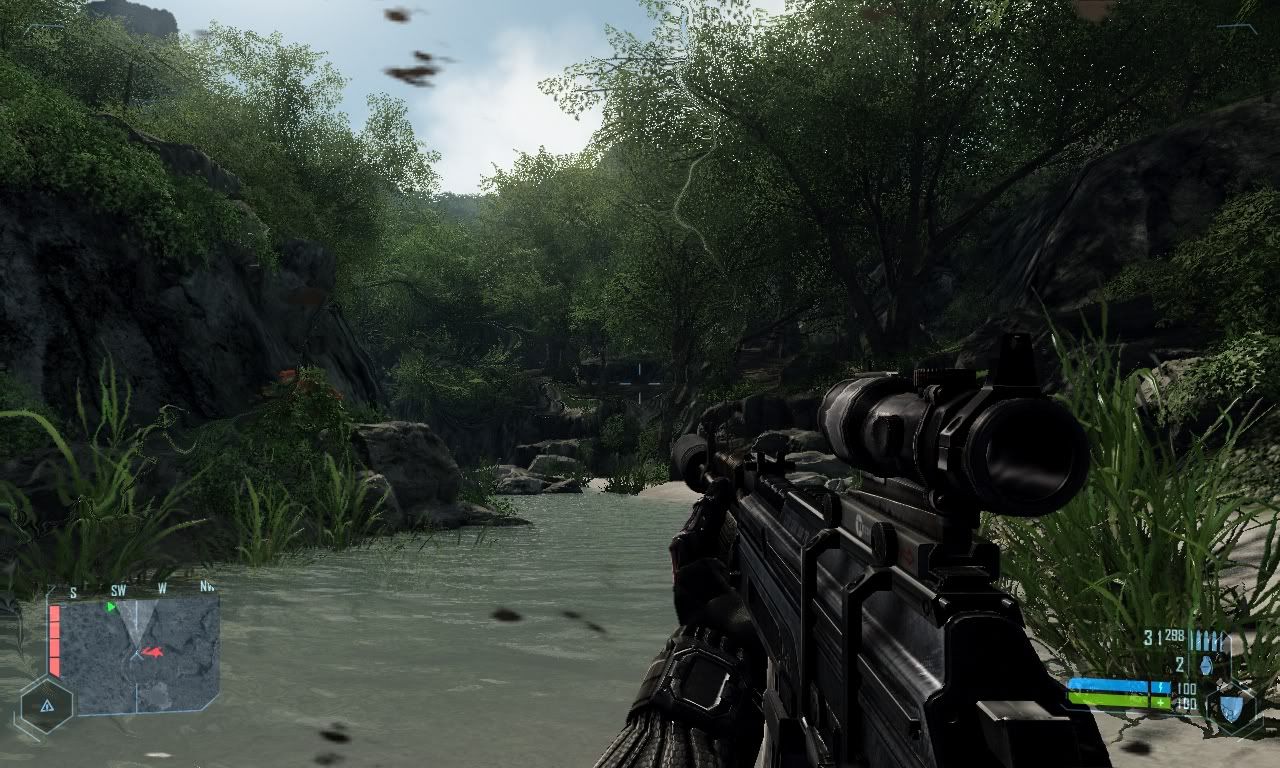1280x768 pixels.
Task: Select the green waypoint marker on the minimap
Action: (x=110, y=607)
